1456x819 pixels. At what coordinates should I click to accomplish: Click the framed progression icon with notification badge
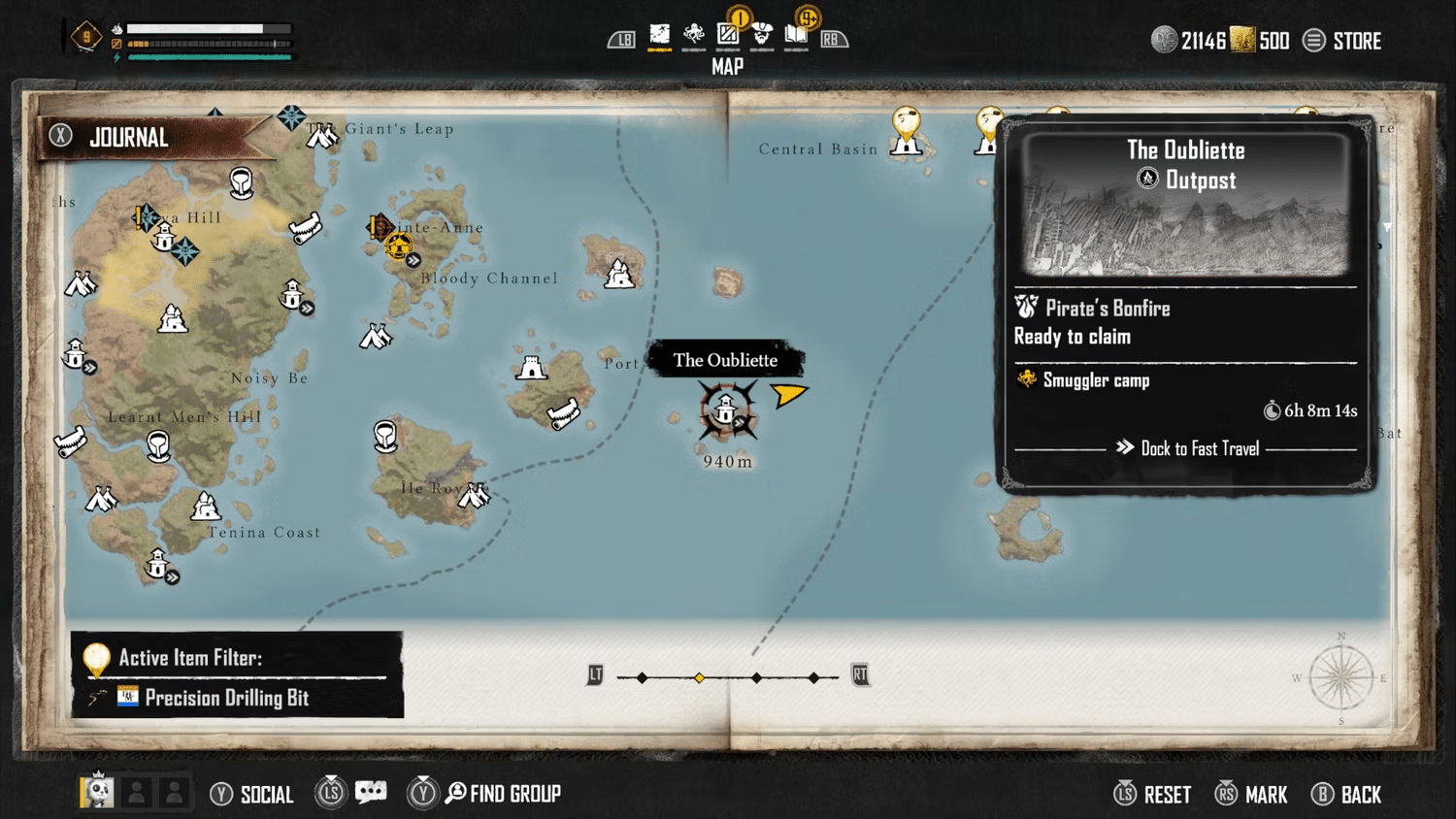728,34
